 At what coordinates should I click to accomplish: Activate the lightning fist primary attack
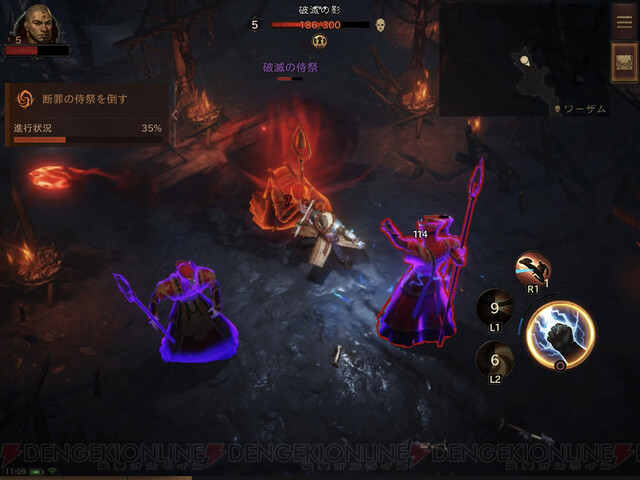[559, 334]
